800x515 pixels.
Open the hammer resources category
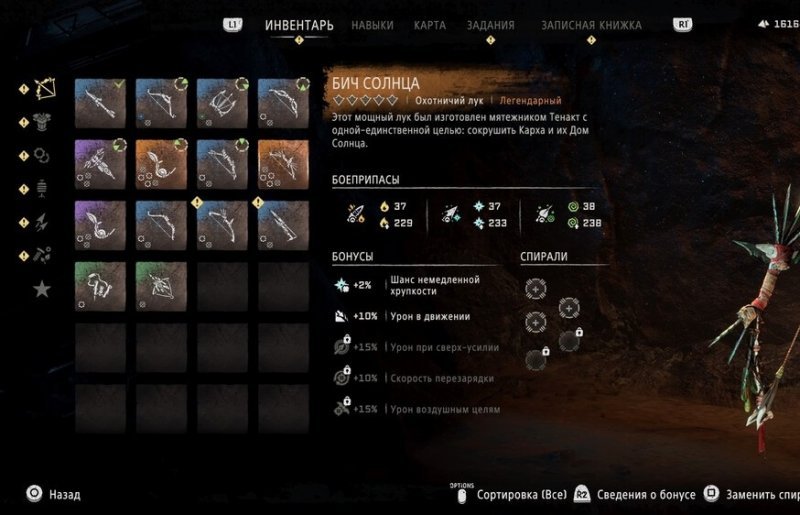(43, 255)
